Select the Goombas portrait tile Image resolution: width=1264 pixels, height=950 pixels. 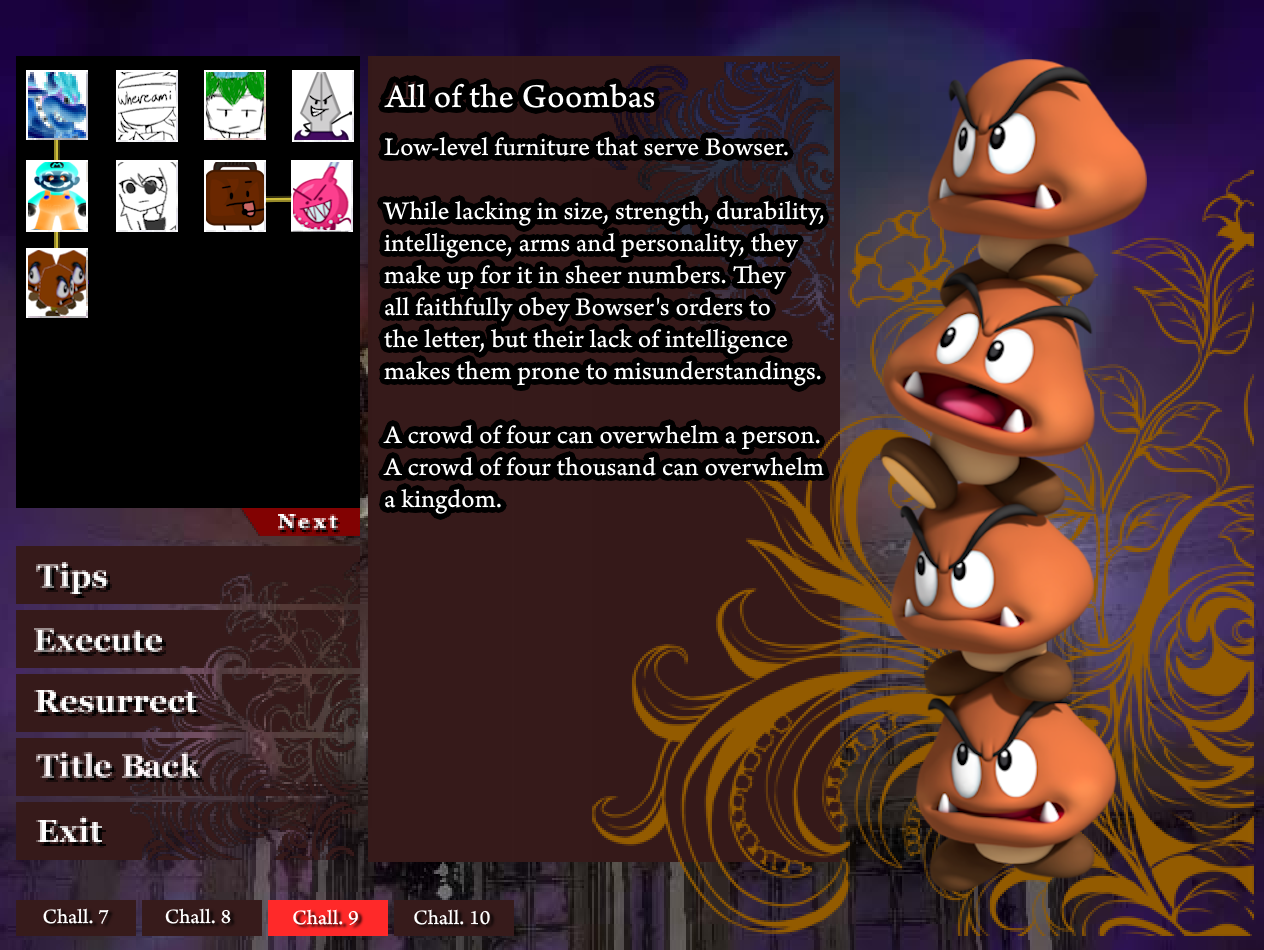(x=57, y=283)
